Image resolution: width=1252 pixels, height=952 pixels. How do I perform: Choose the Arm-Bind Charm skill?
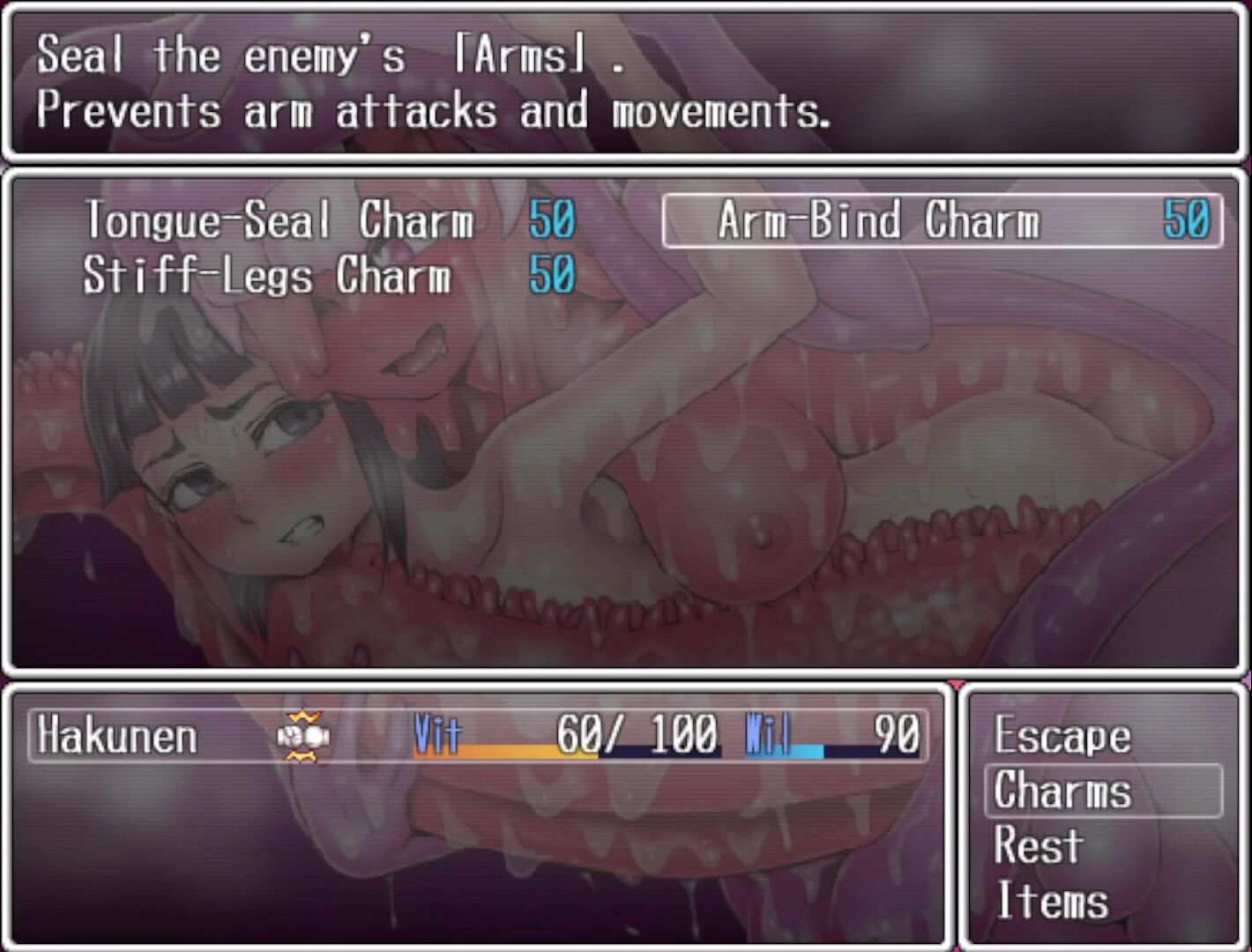pyautogui.click(x=942, y=220)
